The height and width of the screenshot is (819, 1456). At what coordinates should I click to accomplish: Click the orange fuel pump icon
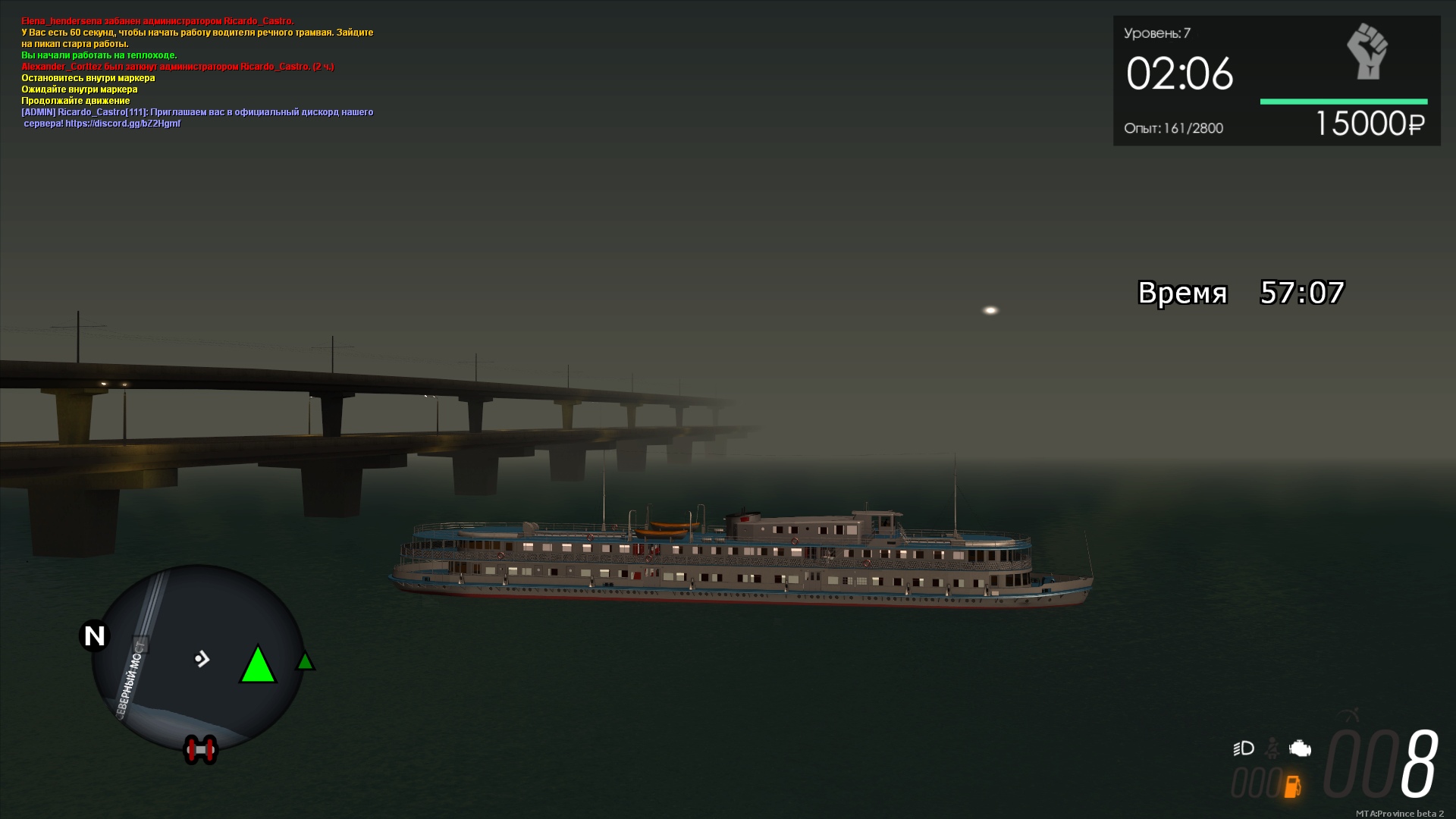click(1292, 786)
